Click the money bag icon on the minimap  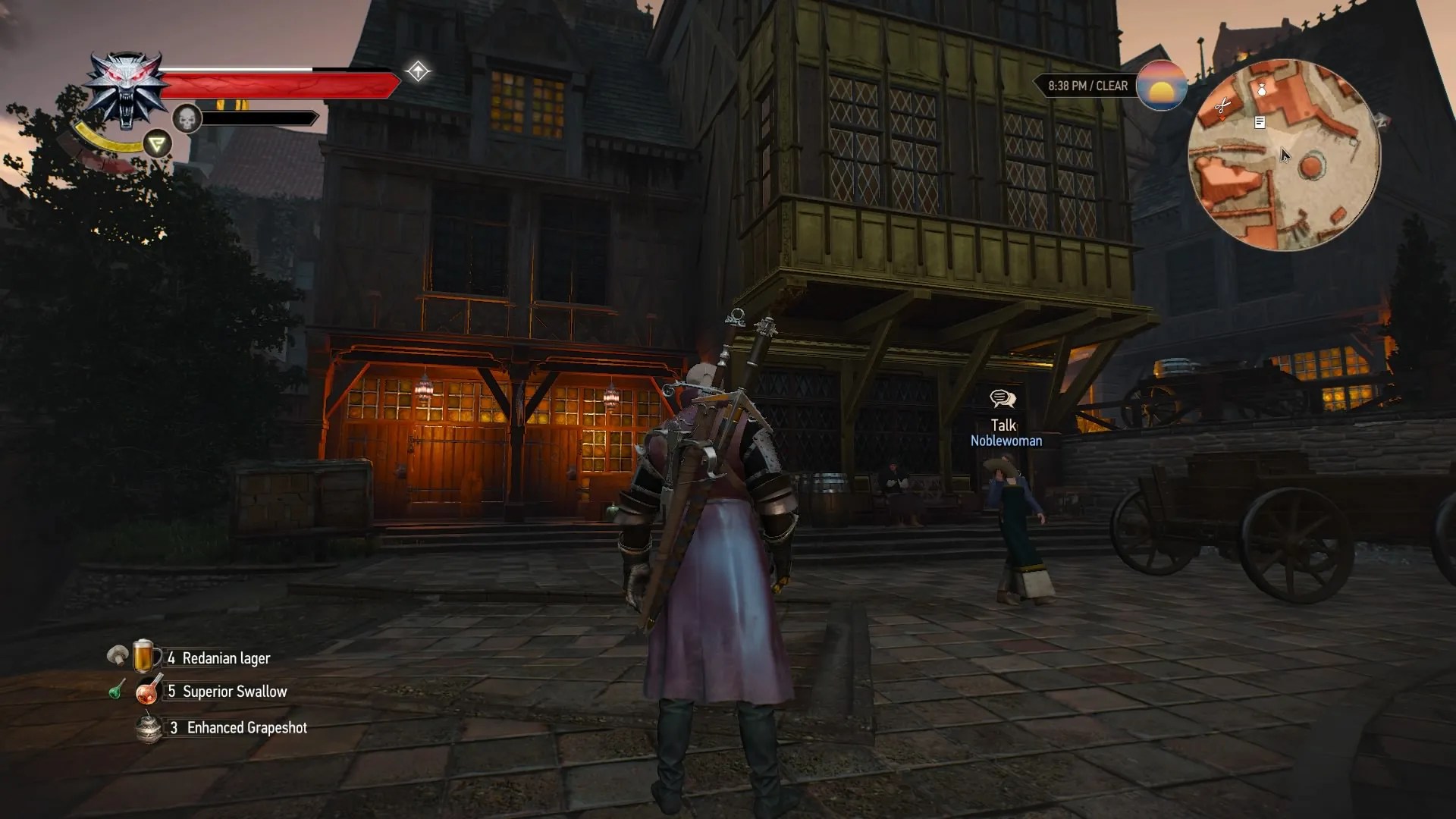(x=1262, y=89)
